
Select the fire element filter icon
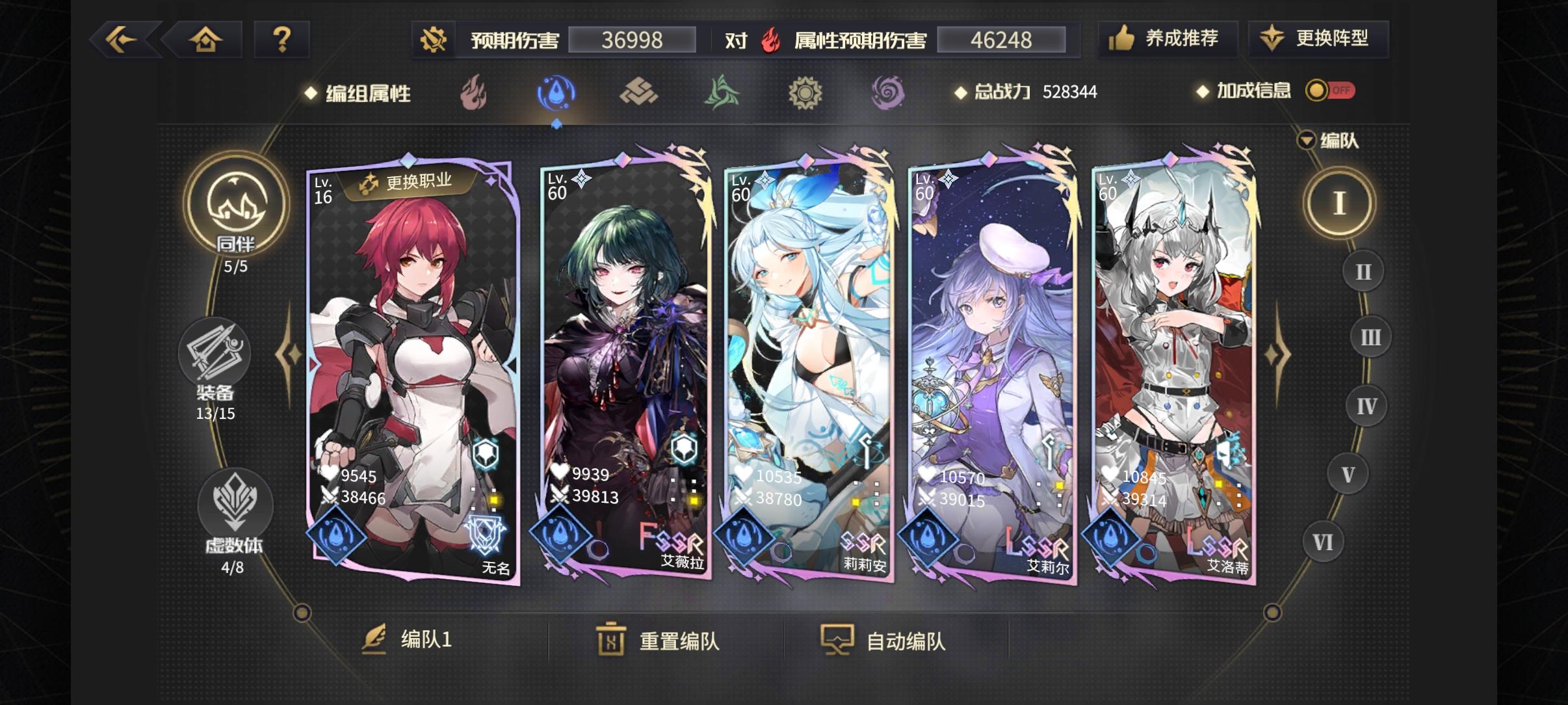[473, 92]
